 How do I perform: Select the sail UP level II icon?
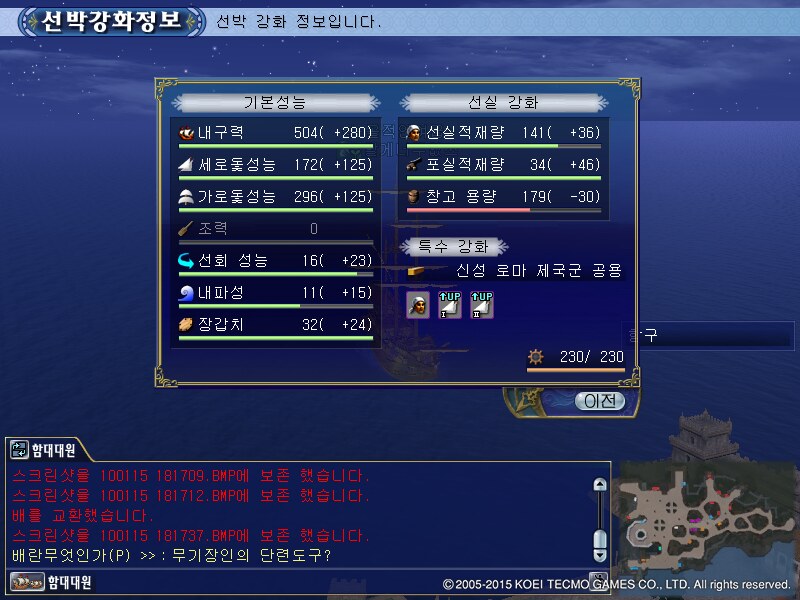pos(482,305)
